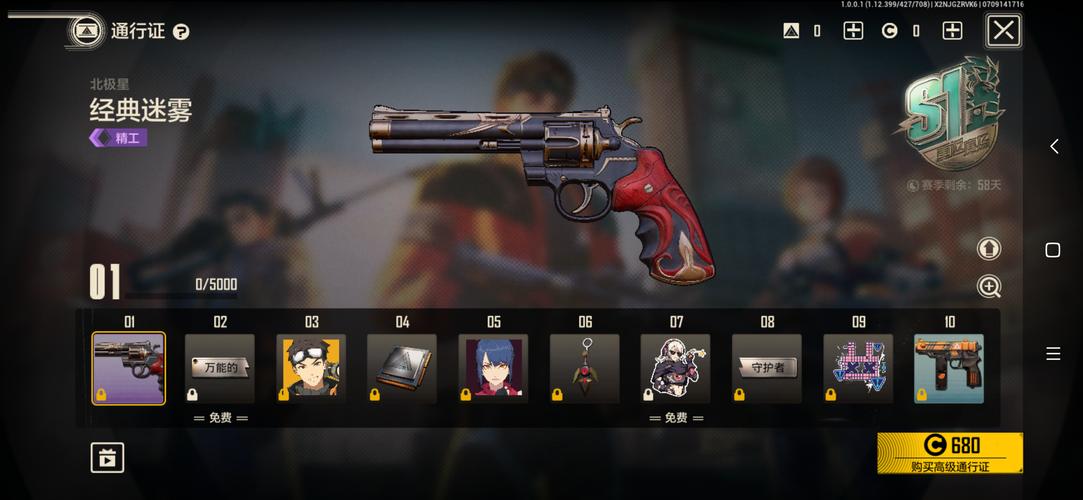Close the battle pass screen
Image resolution: width=1083 pixels, height=500 pixels.
(1003, 31)
